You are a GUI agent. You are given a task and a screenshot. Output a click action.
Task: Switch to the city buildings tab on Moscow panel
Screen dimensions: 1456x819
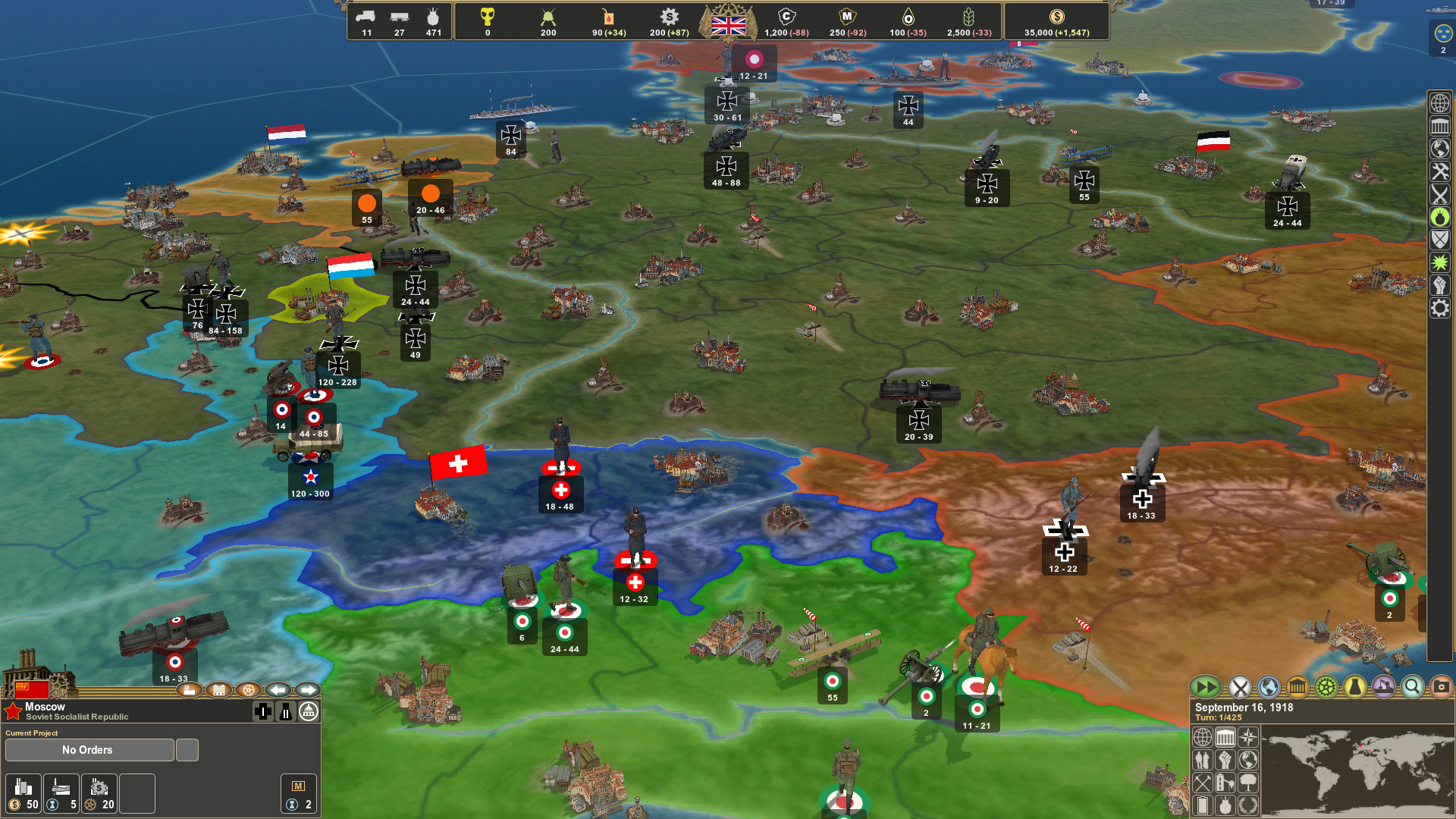pos(220,691)
